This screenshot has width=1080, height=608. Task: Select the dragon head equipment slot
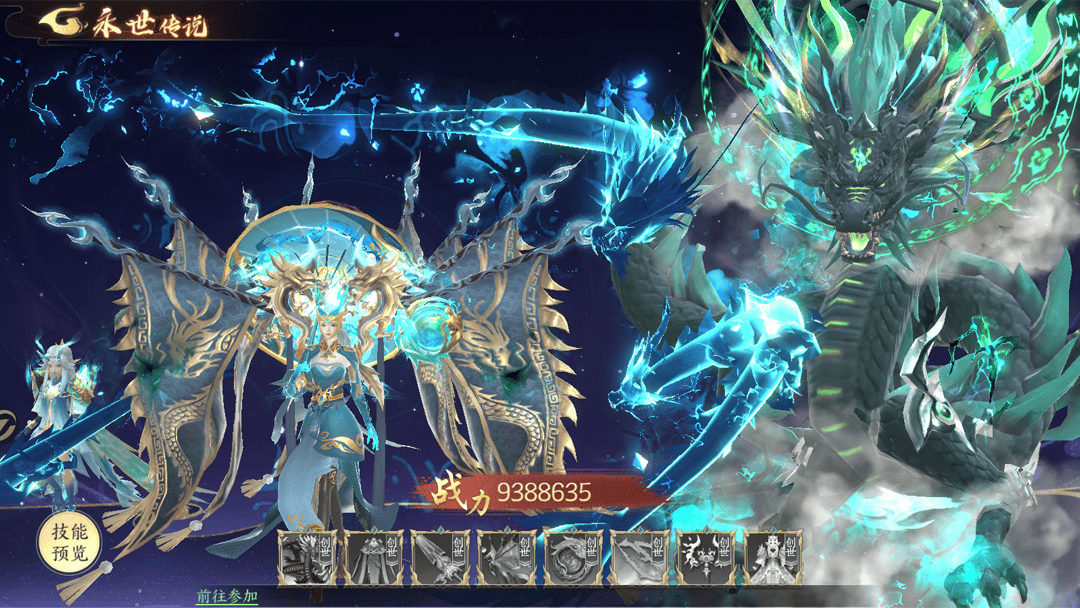tap(306, 557)
